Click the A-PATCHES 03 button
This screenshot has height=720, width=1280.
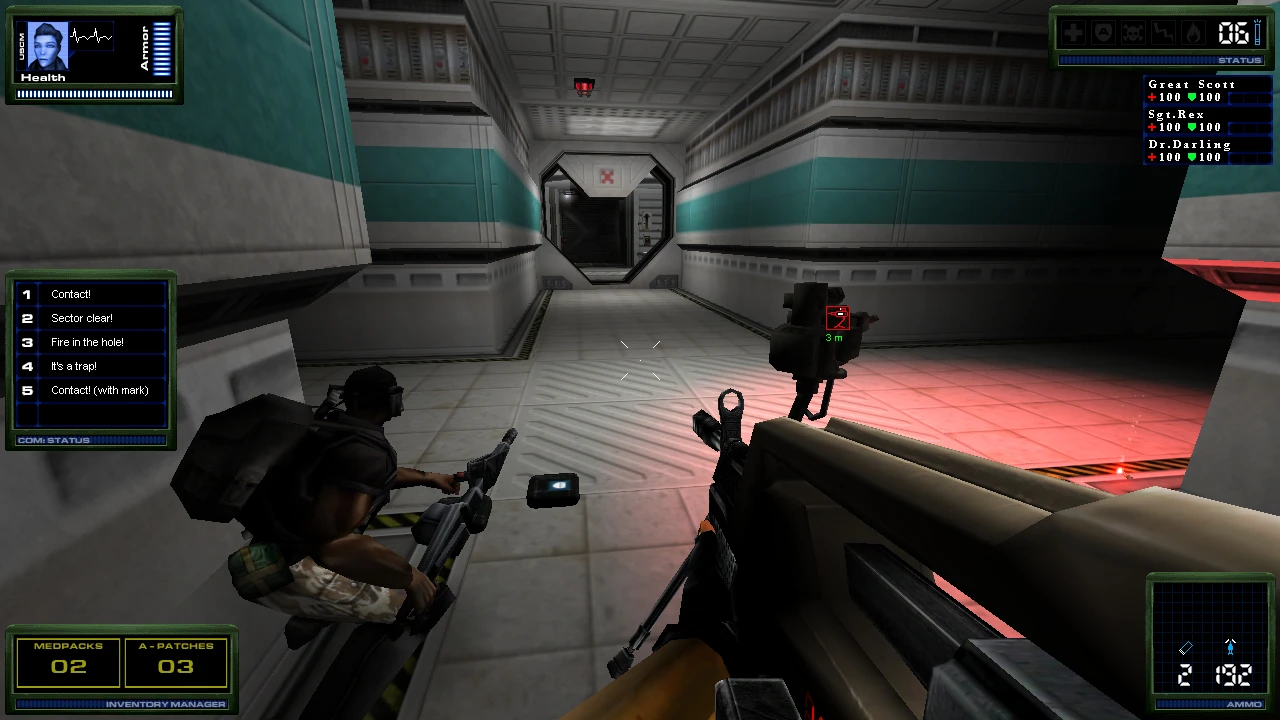pos(176,662)
